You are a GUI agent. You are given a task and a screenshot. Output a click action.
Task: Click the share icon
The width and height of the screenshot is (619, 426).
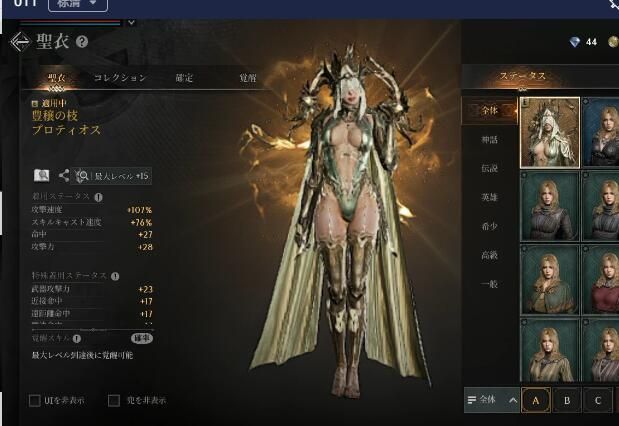64,175
